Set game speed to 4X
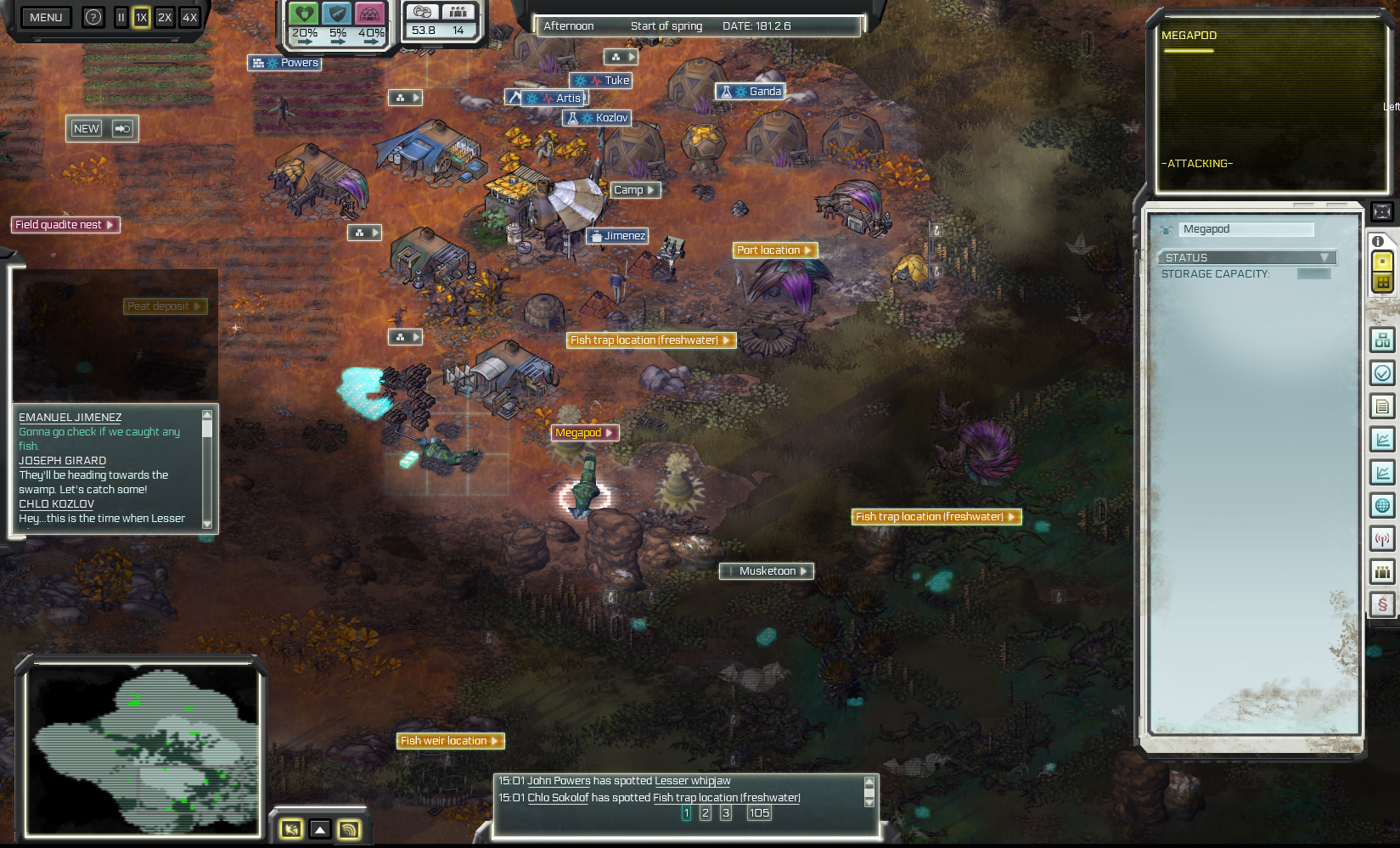This screenshot has height=848, width=1400. [188, 17]
